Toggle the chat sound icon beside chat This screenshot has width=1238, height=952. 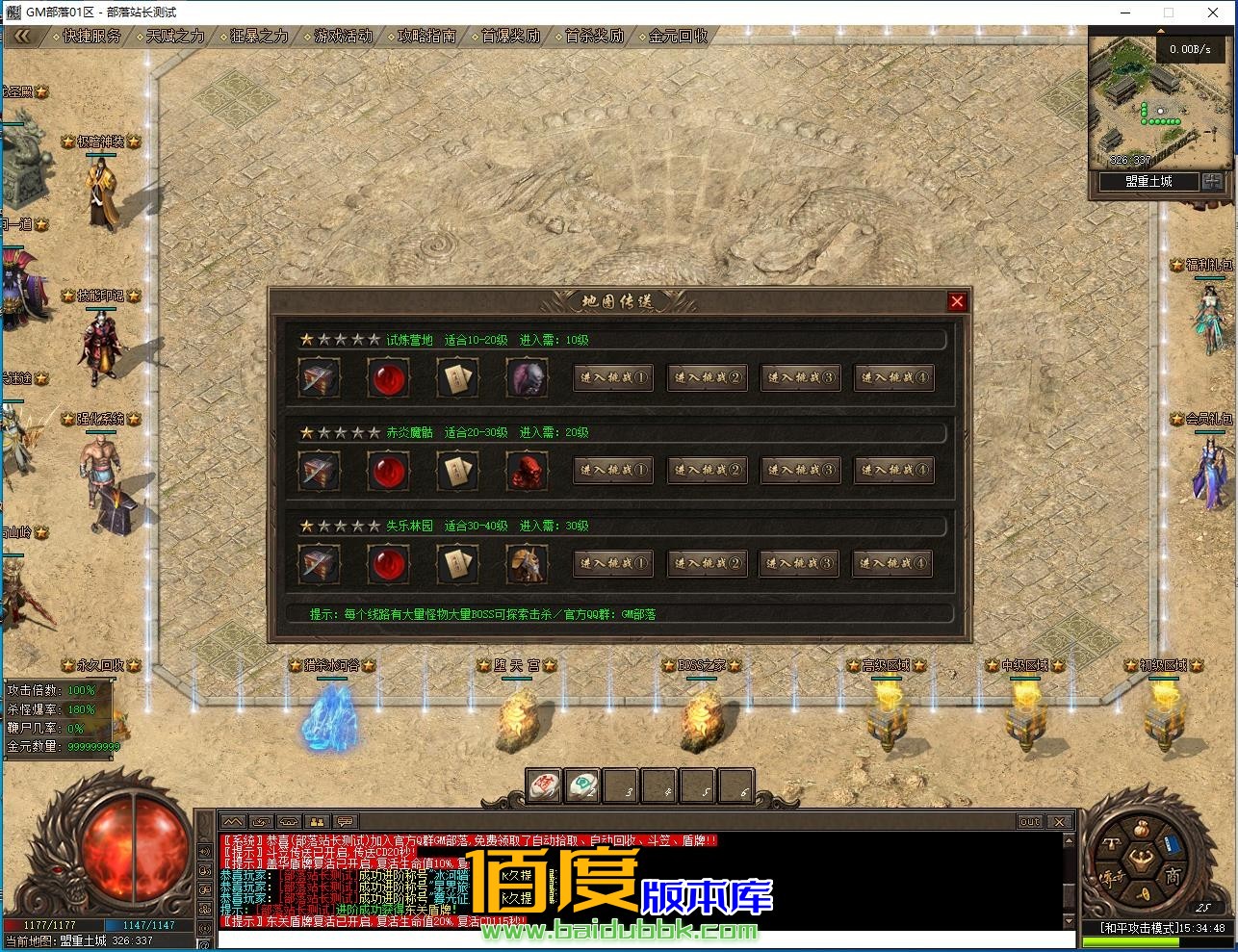point(203,852)
